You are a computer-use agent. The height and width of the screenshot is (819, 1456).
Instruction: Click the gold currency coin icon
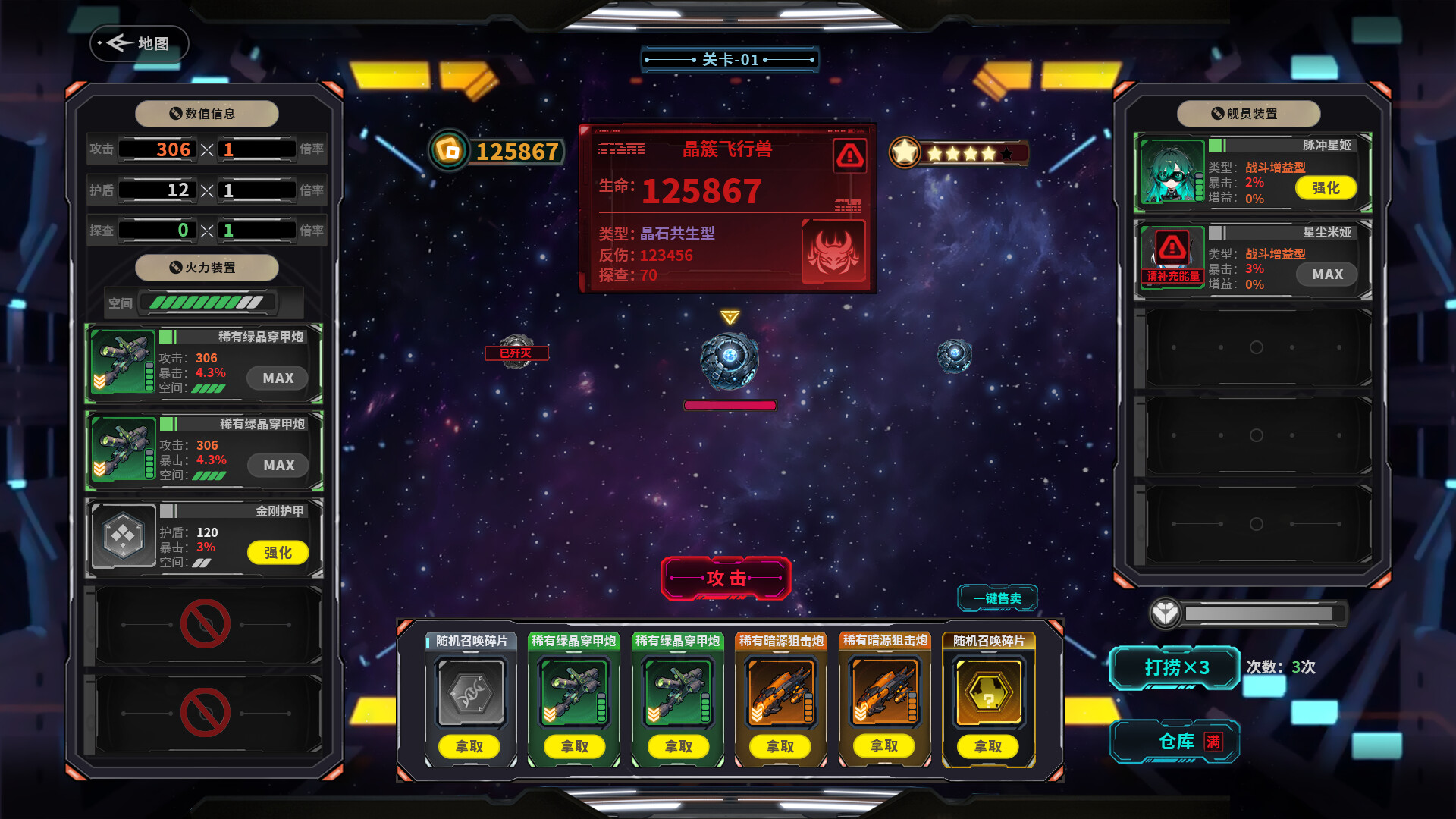pos(448,152)
